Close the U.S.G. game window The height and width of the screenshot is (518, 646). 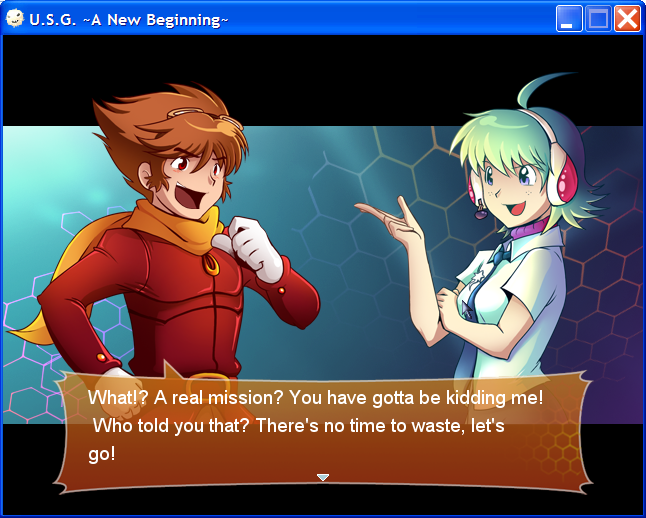tap(627, 19)
